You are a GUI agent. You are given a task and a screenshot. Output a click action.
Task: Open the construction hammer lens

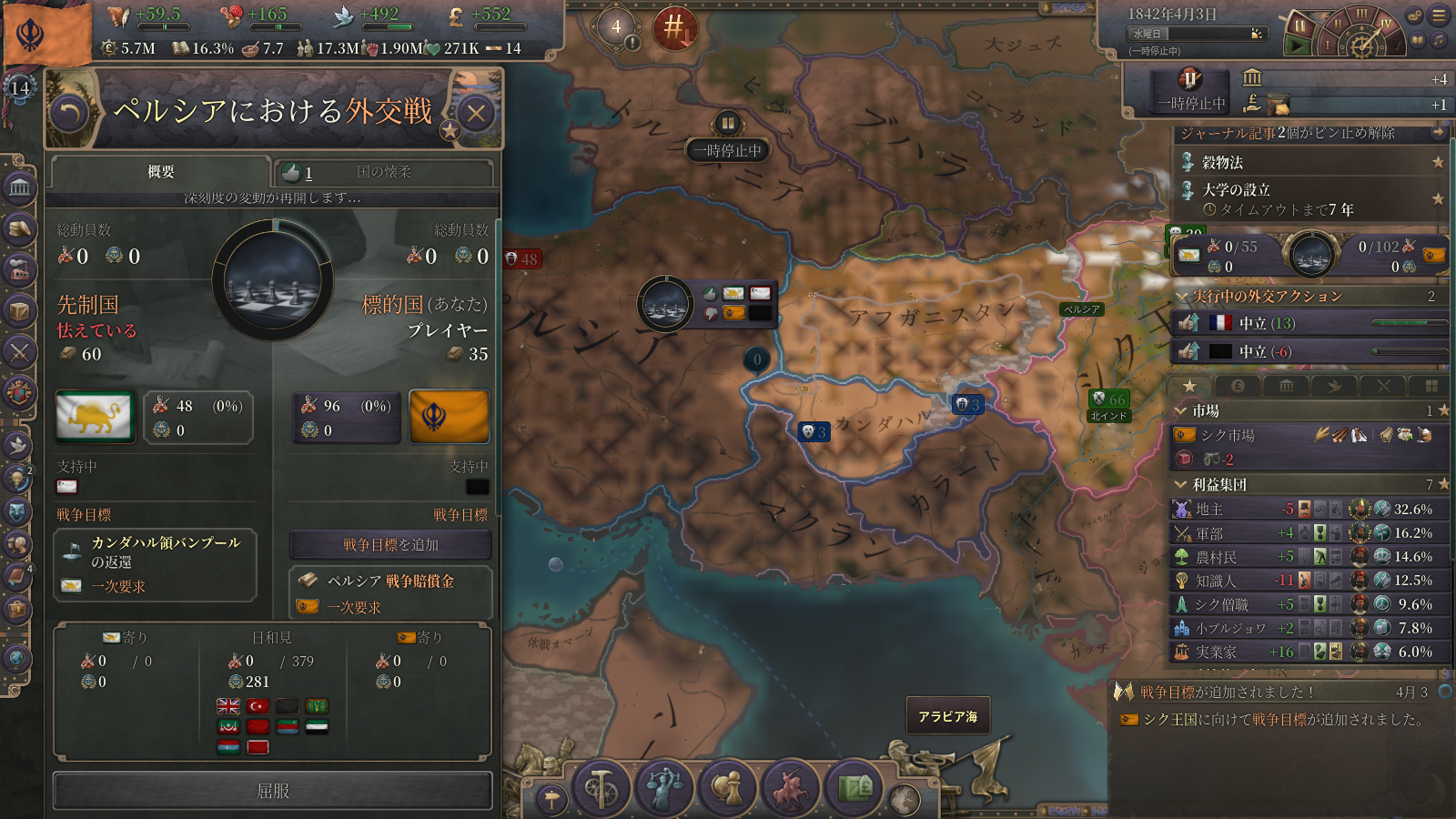tap(601, 787)
